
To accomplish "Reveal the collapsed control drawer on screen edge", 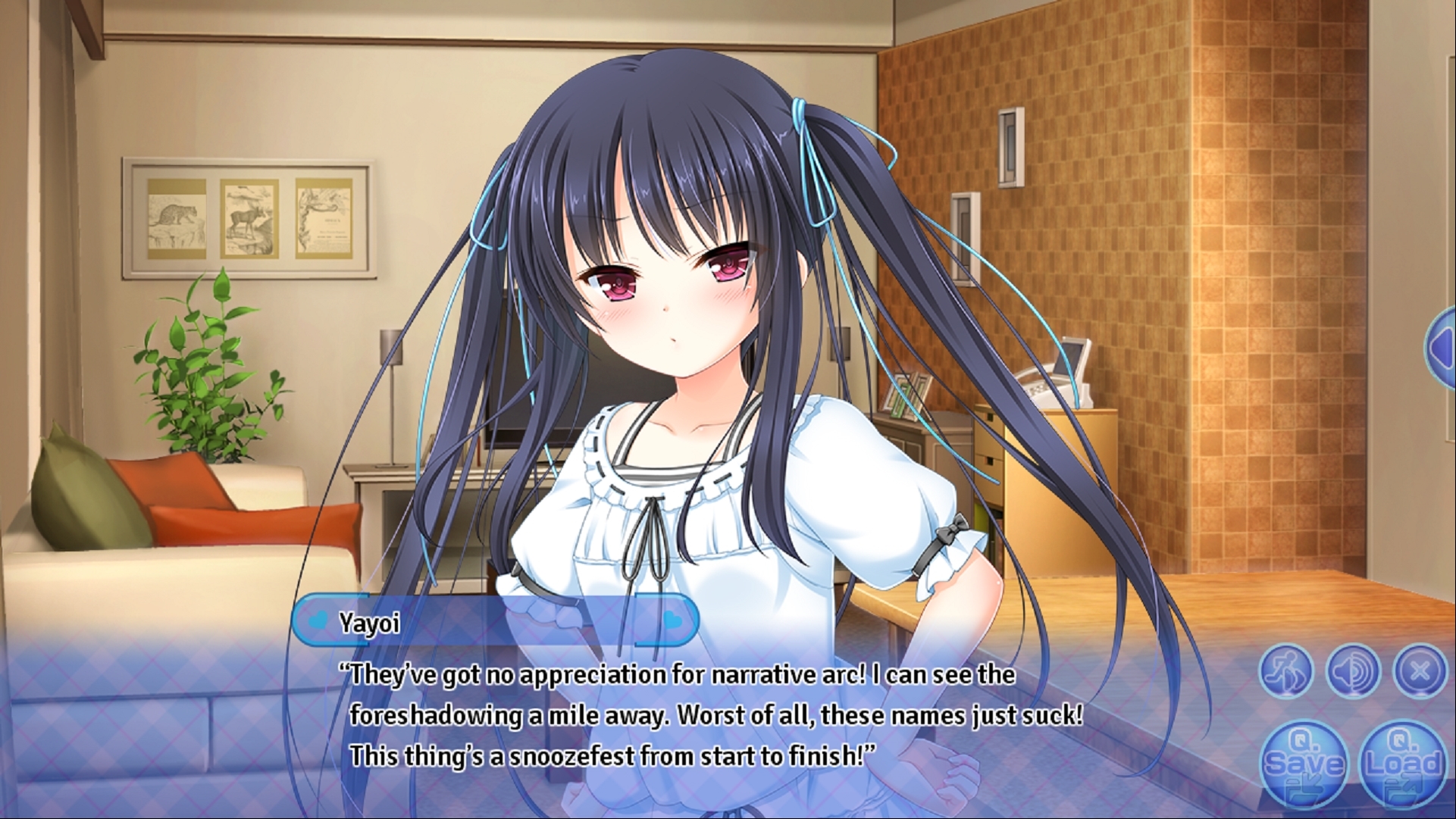I will [1444, 349].
